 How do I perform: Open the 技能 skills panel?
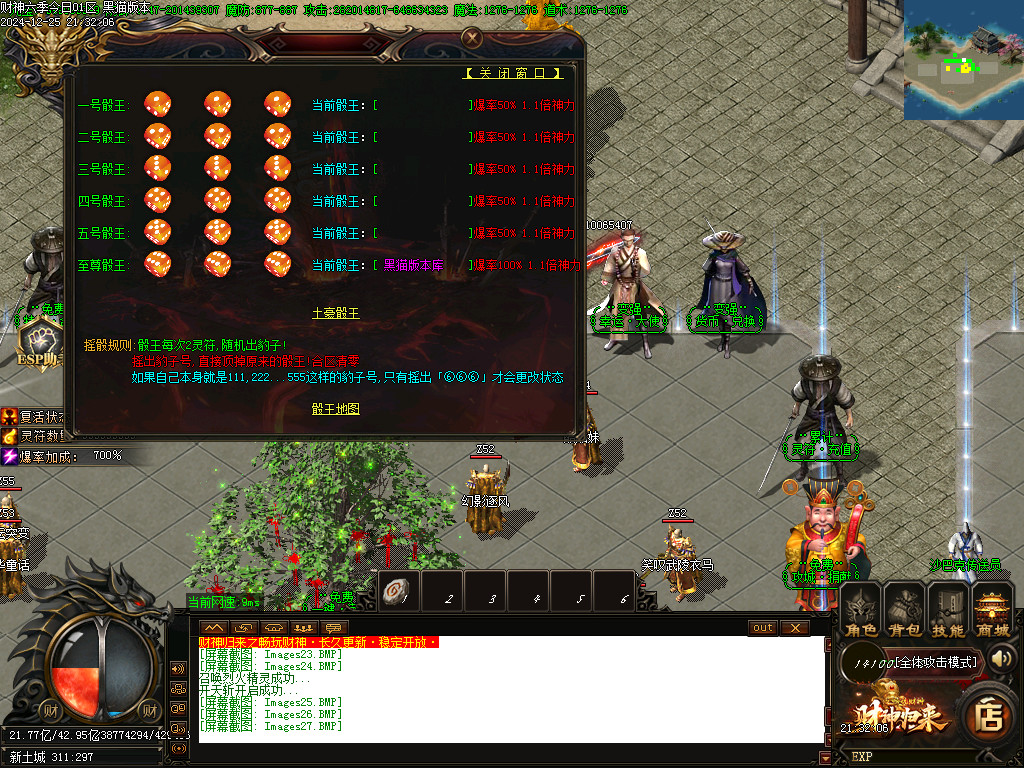click(948, 610)
